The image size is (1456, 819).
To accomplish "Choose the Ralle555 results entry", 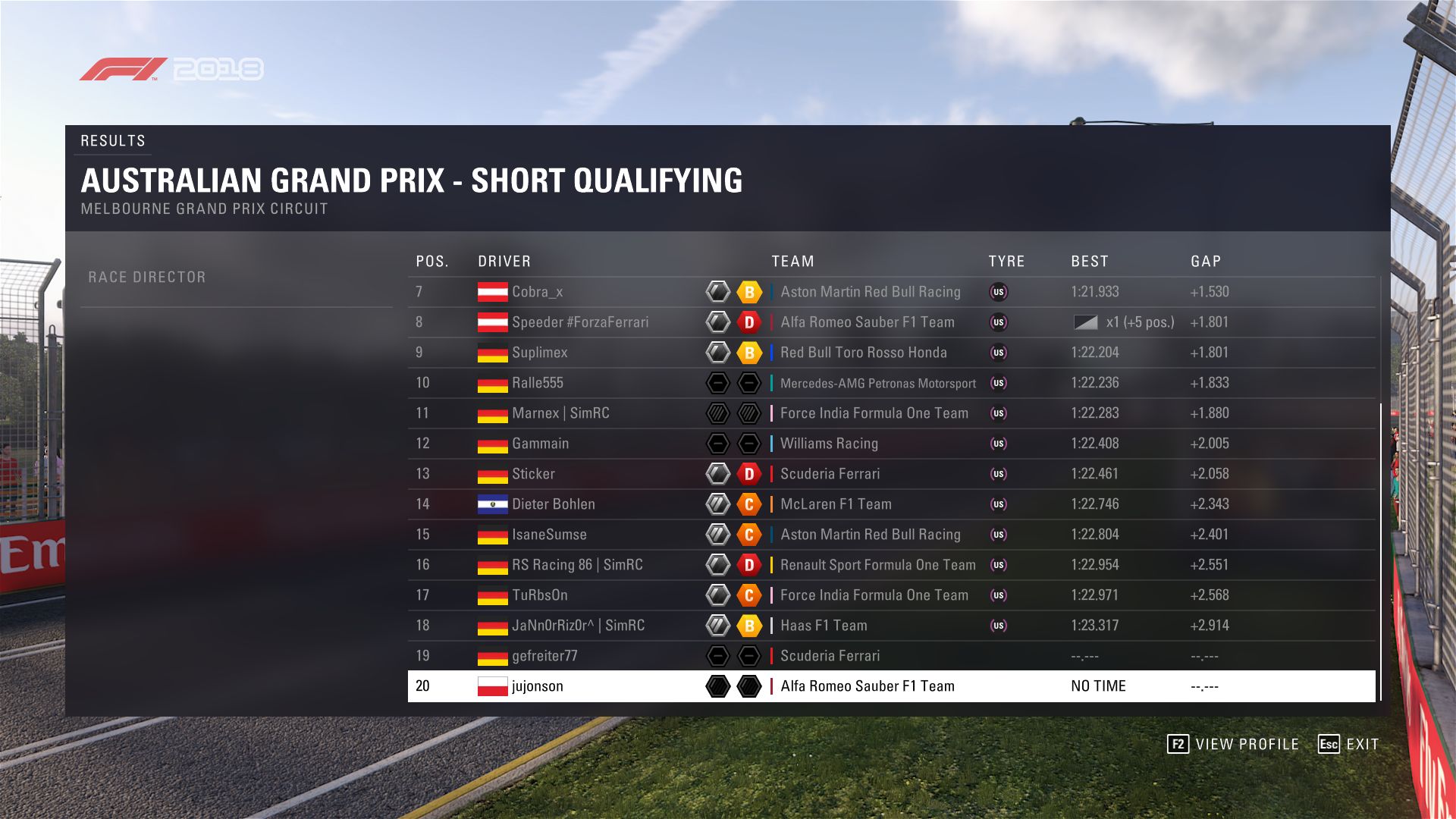I will click(537, 383).
